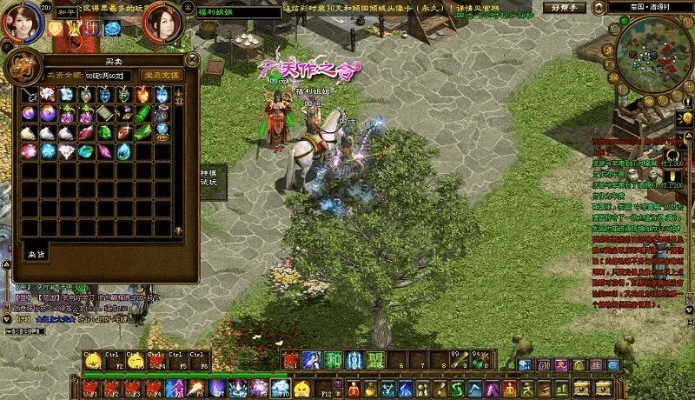695x400 pixels.
Task: Open the 好帮手 helper button
Action: (564, 7)
